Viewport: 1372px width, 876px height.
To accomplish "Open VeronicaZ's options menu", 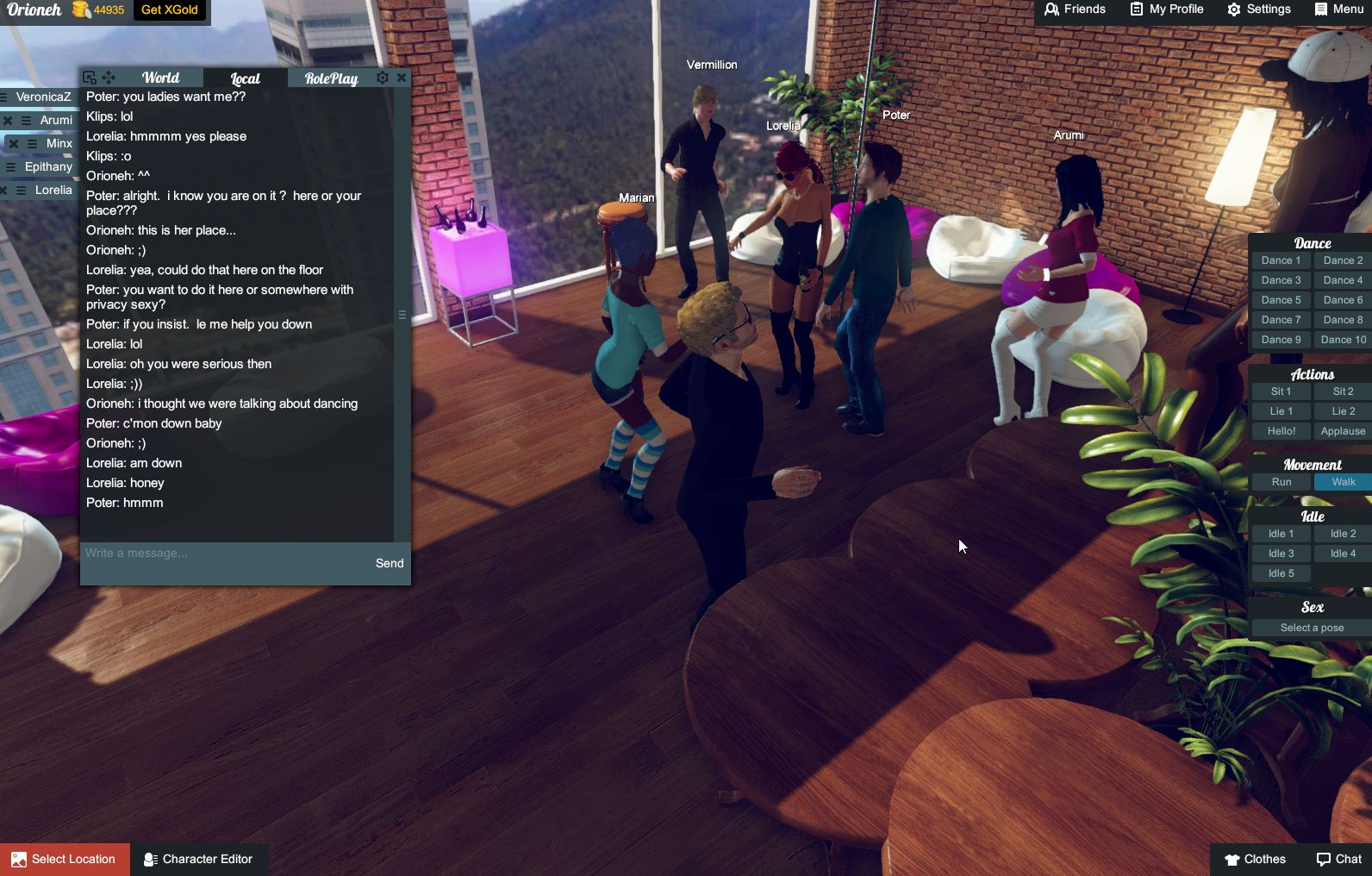I will pos(3,98).
